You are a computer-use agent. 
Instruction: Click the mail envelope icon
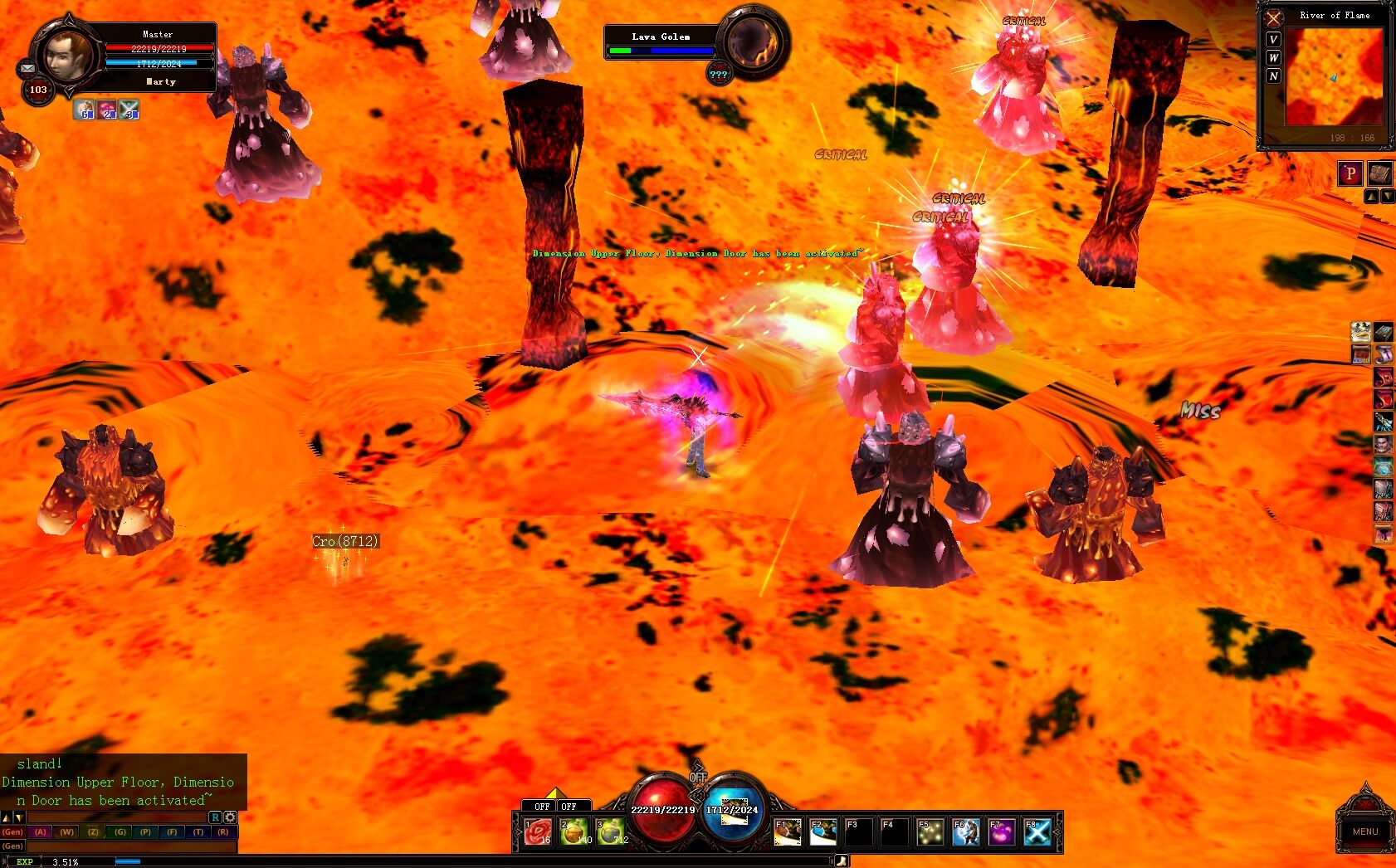point(27,68)
